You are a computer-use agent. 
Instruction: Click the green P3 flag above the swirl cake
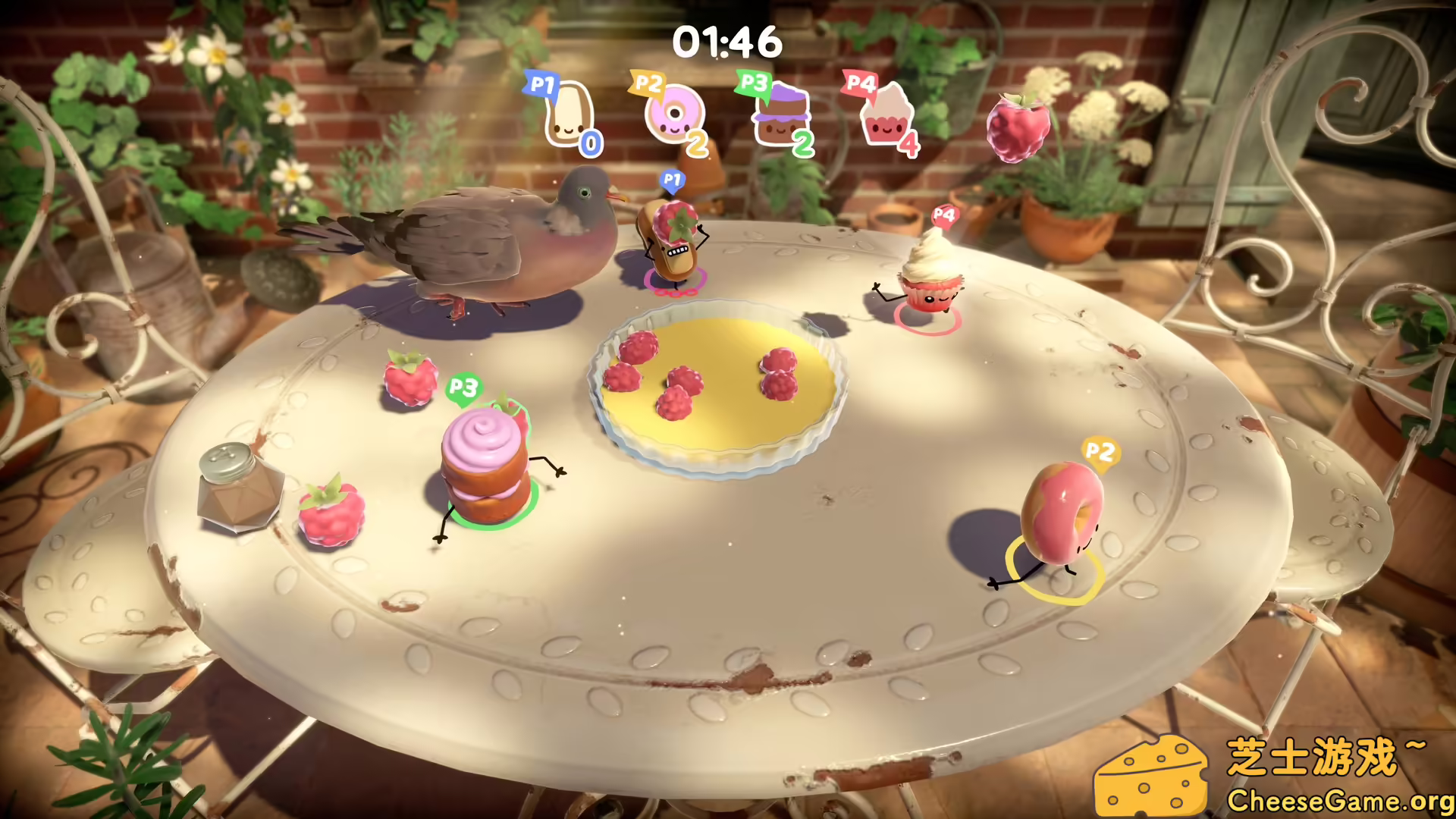(463, 389)
